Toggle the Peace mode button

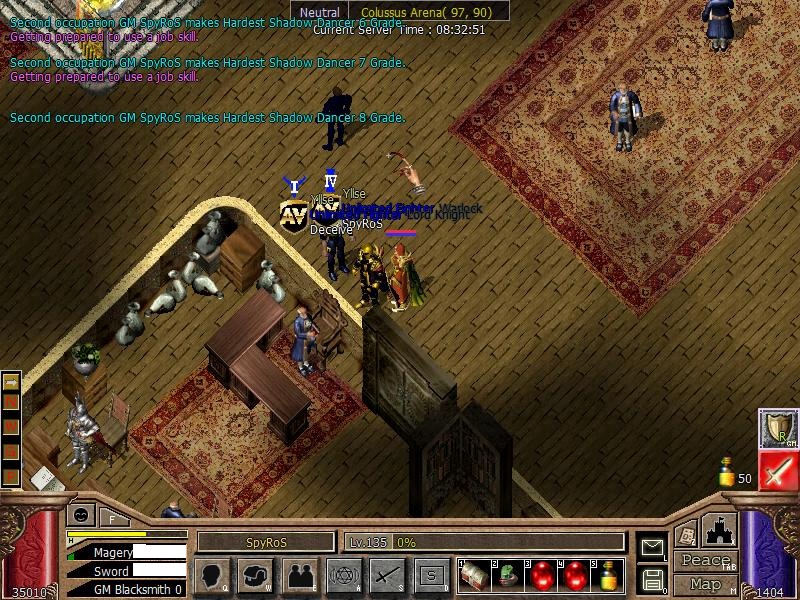(x=705, y=561)
